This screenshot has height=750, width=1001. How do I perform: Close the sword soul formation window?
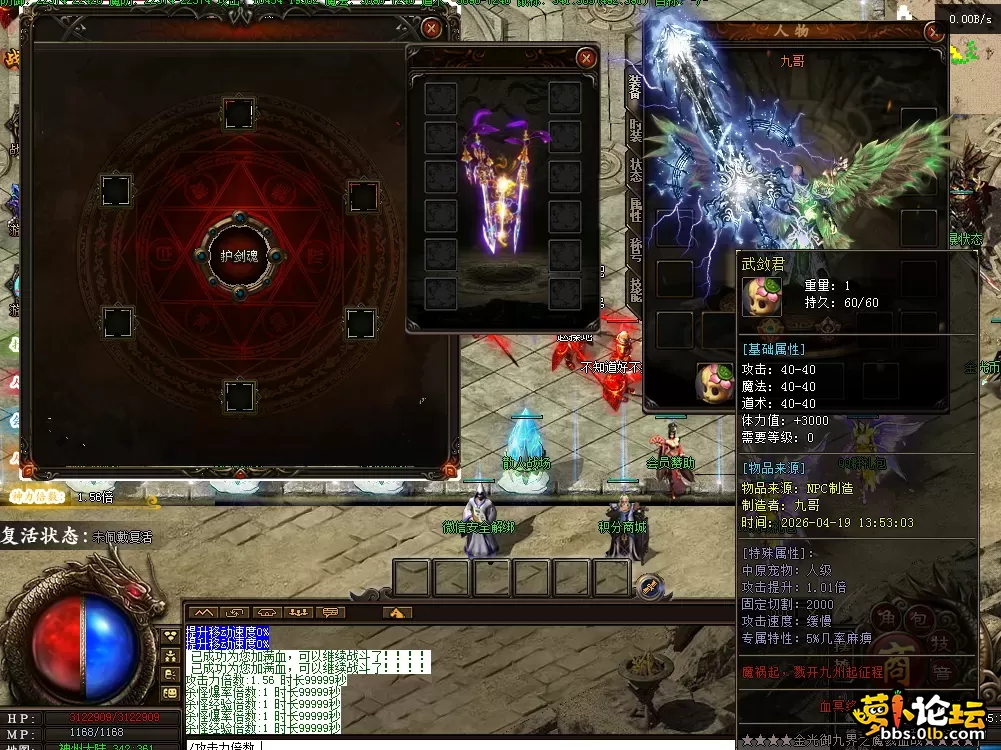pyautogui.click(x=431, y=29)
